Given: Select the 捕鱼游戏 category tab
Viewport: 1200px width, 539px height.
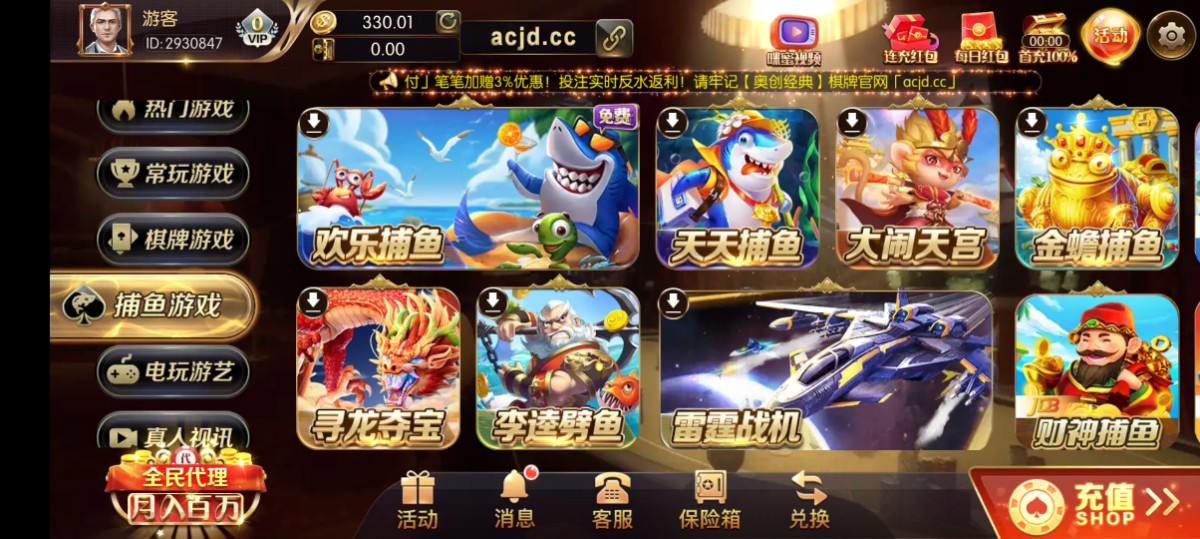Looking at the screenshot, I should tap(153, 305).
